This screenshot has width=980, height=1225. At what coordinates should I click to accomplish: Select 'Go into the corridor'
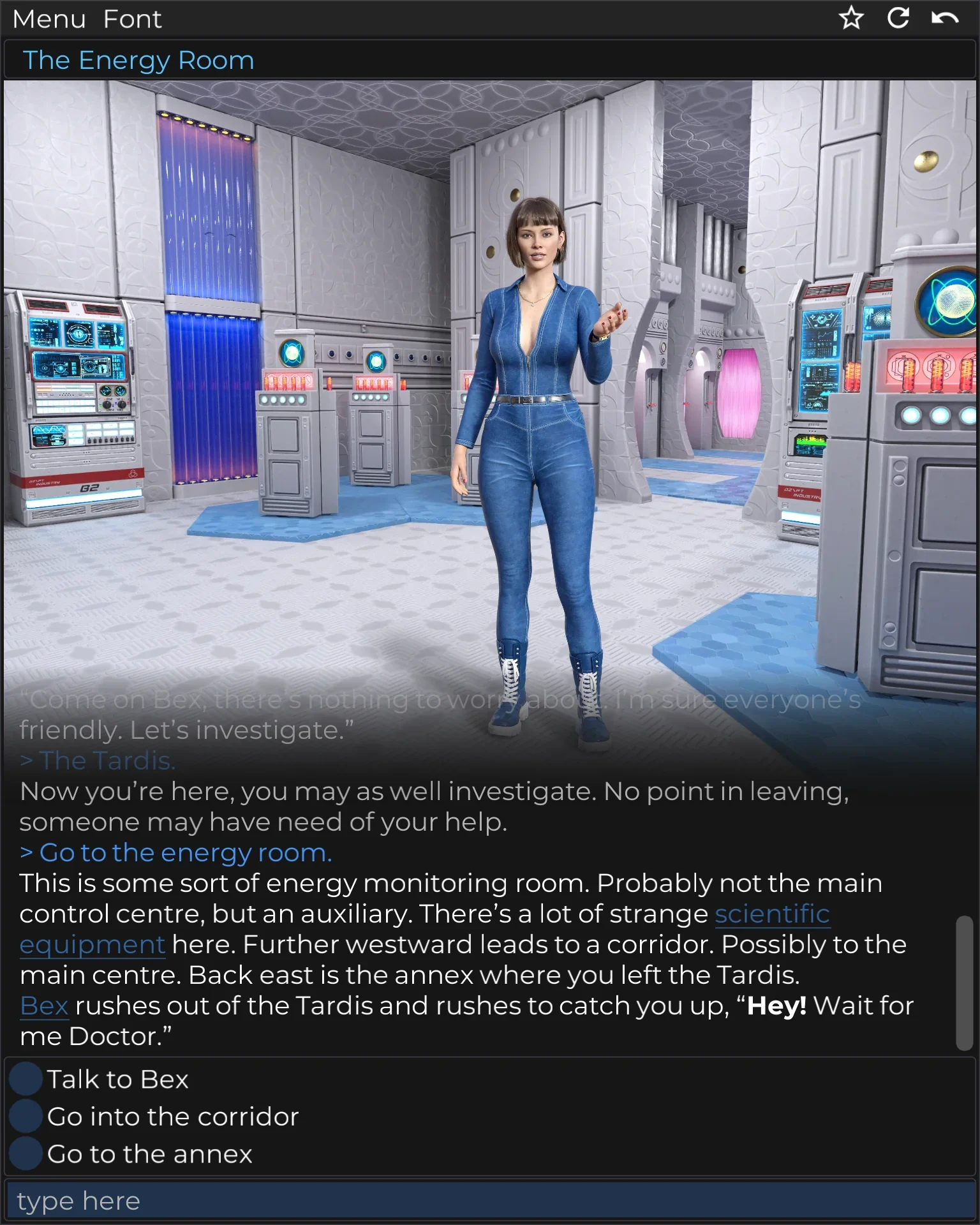173,1117
